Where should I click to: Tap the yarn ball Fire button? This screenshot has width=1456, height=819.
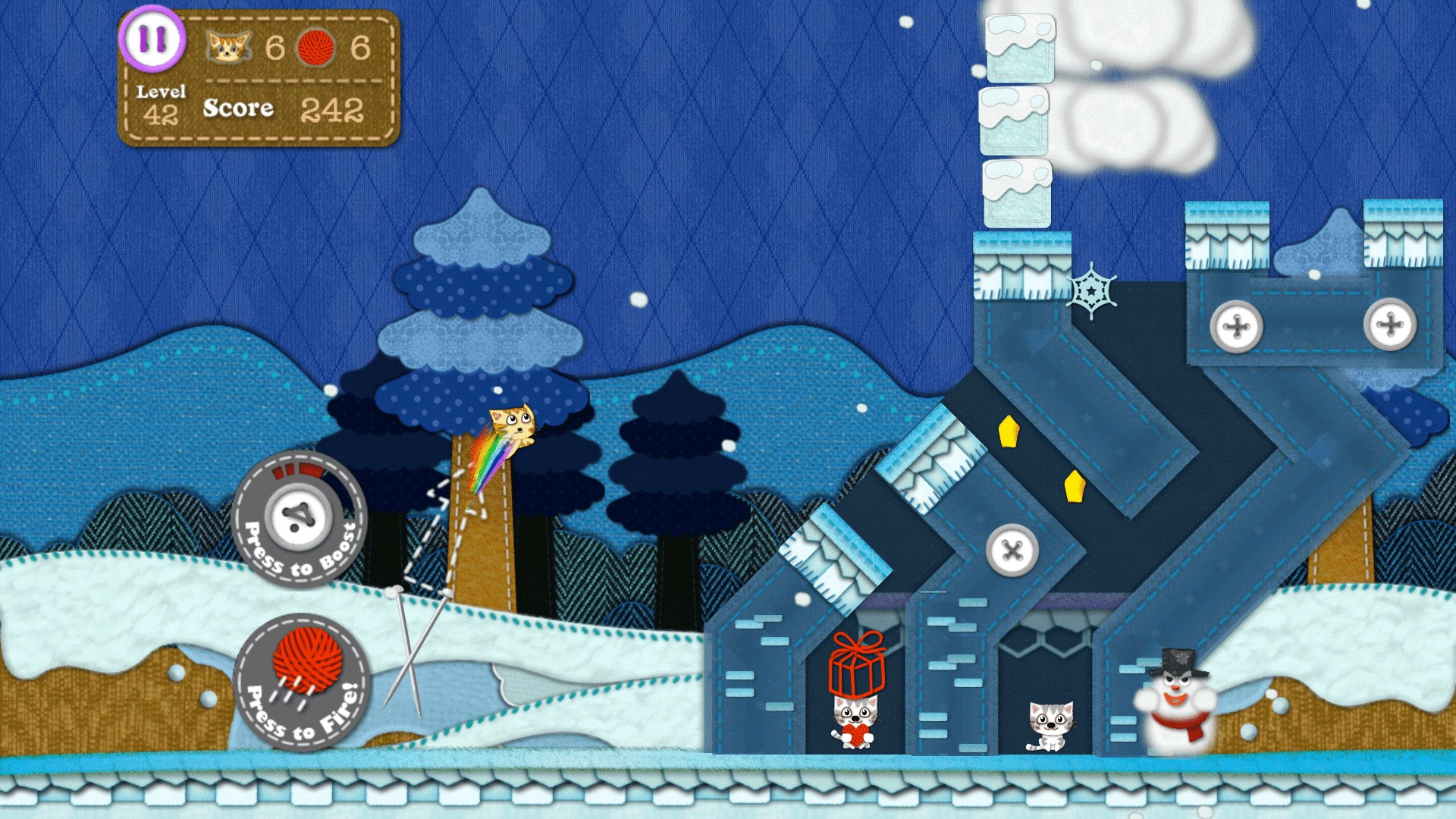pos(303,682)
